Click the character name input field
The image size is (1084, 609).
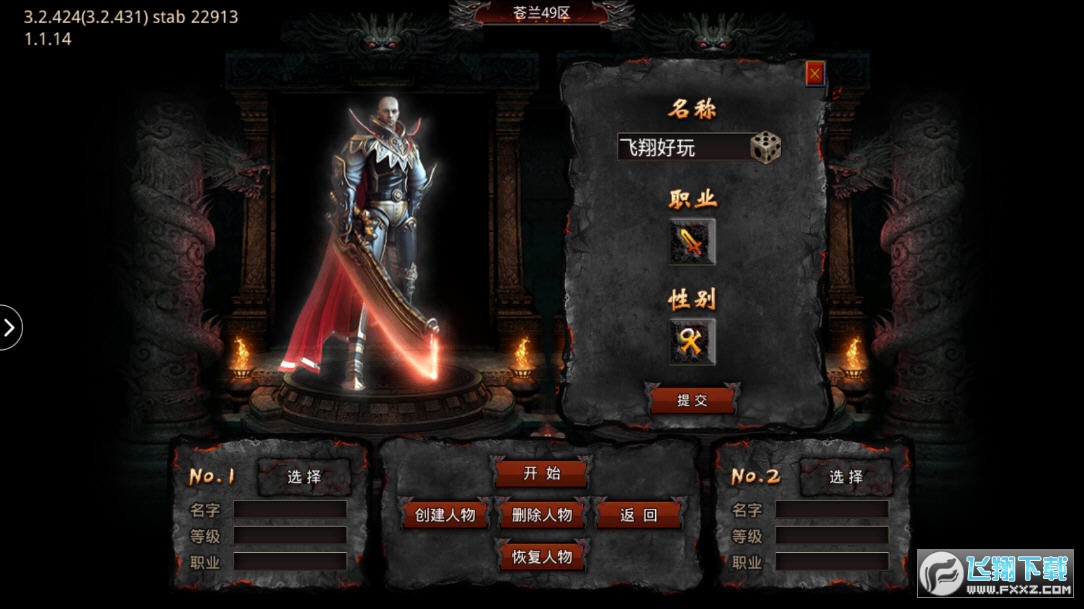point(683,148)
